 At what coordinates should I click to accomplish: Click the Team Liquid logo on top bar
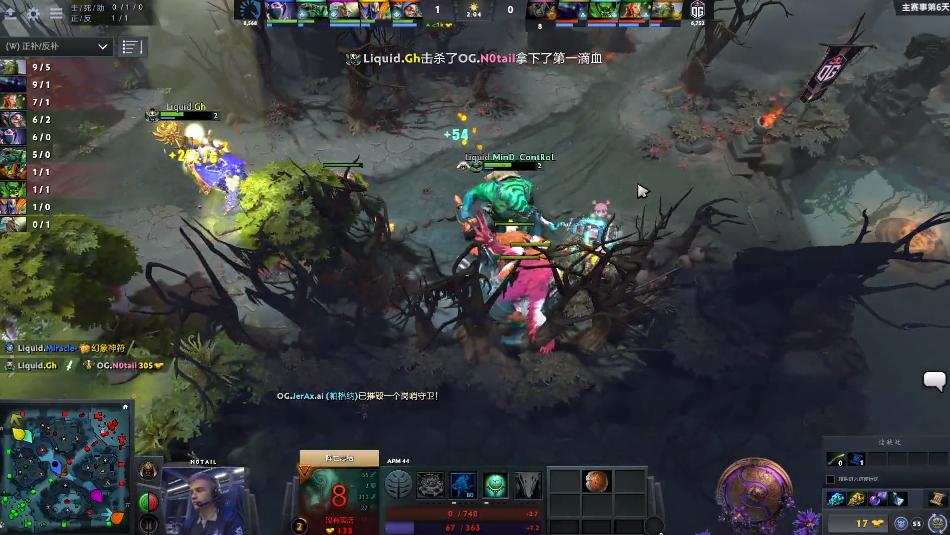click(249, 11)
